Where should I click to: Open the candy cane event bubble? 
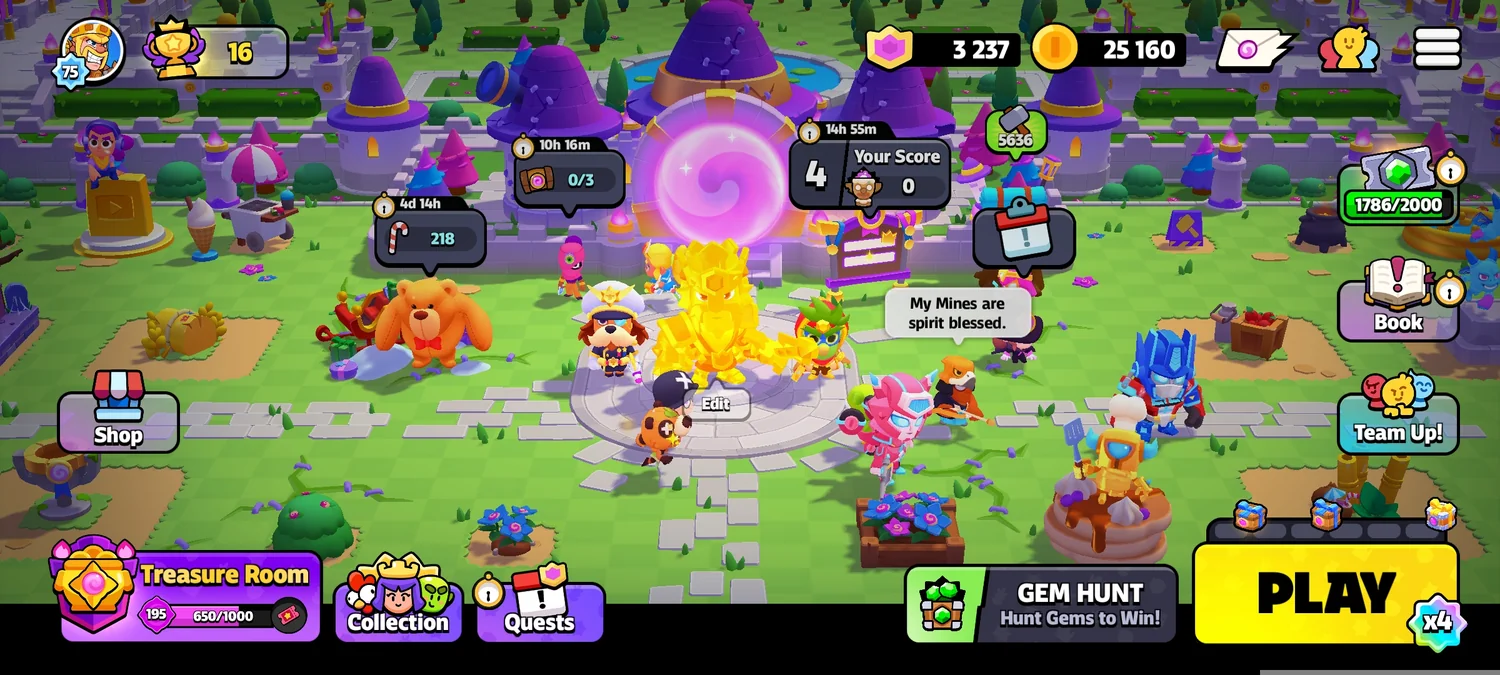tap(430, 238)
